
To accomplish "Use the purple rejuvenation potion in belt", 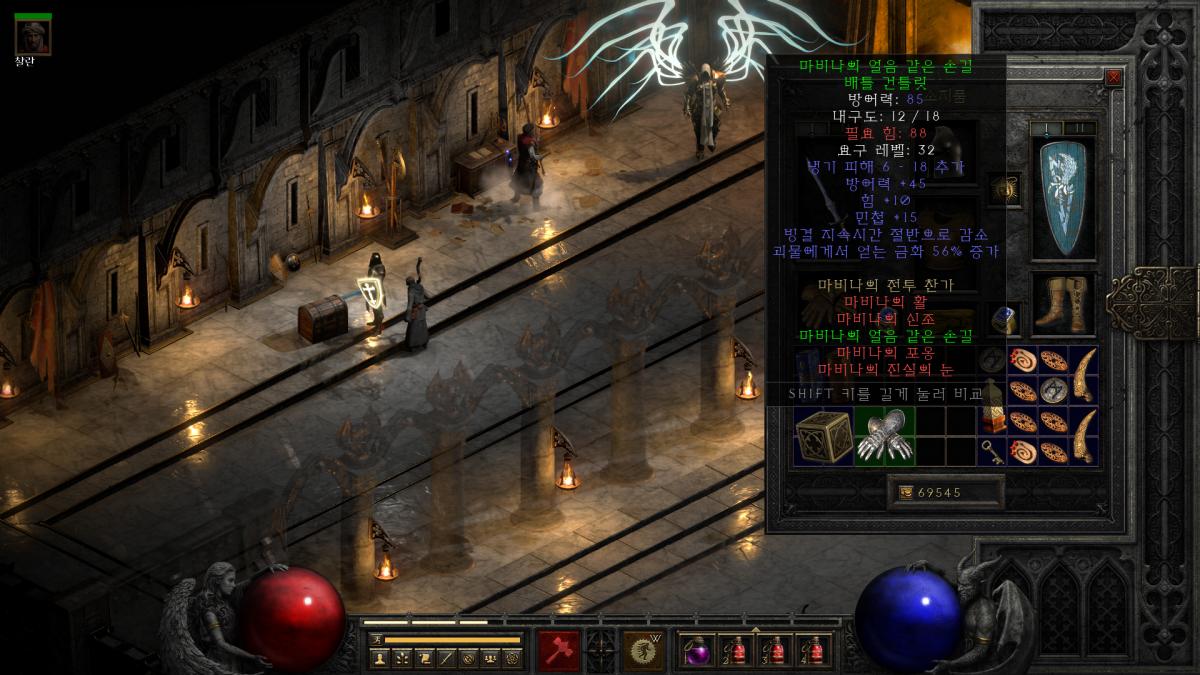I will (x=696, y=651).
